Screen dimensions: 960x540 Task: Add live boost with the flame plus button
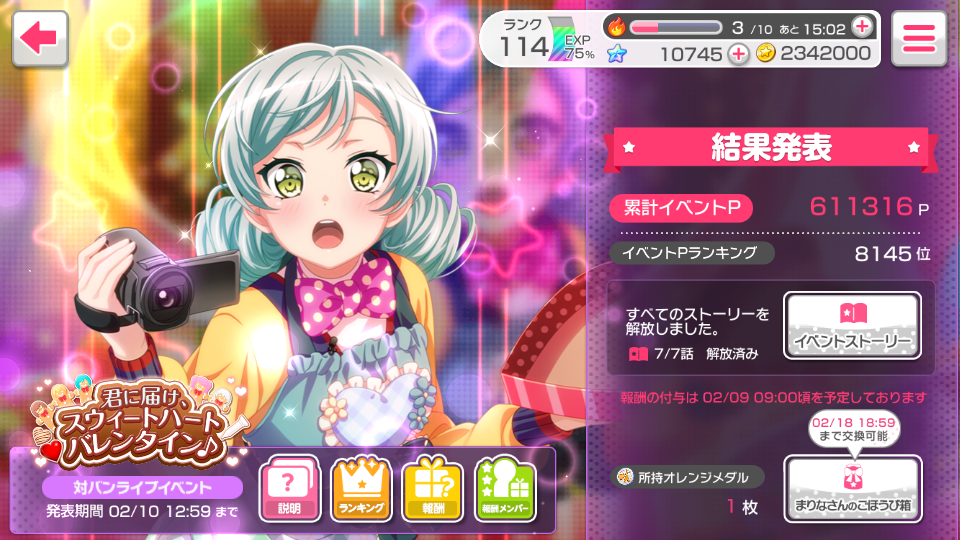[x=862, y=27]
